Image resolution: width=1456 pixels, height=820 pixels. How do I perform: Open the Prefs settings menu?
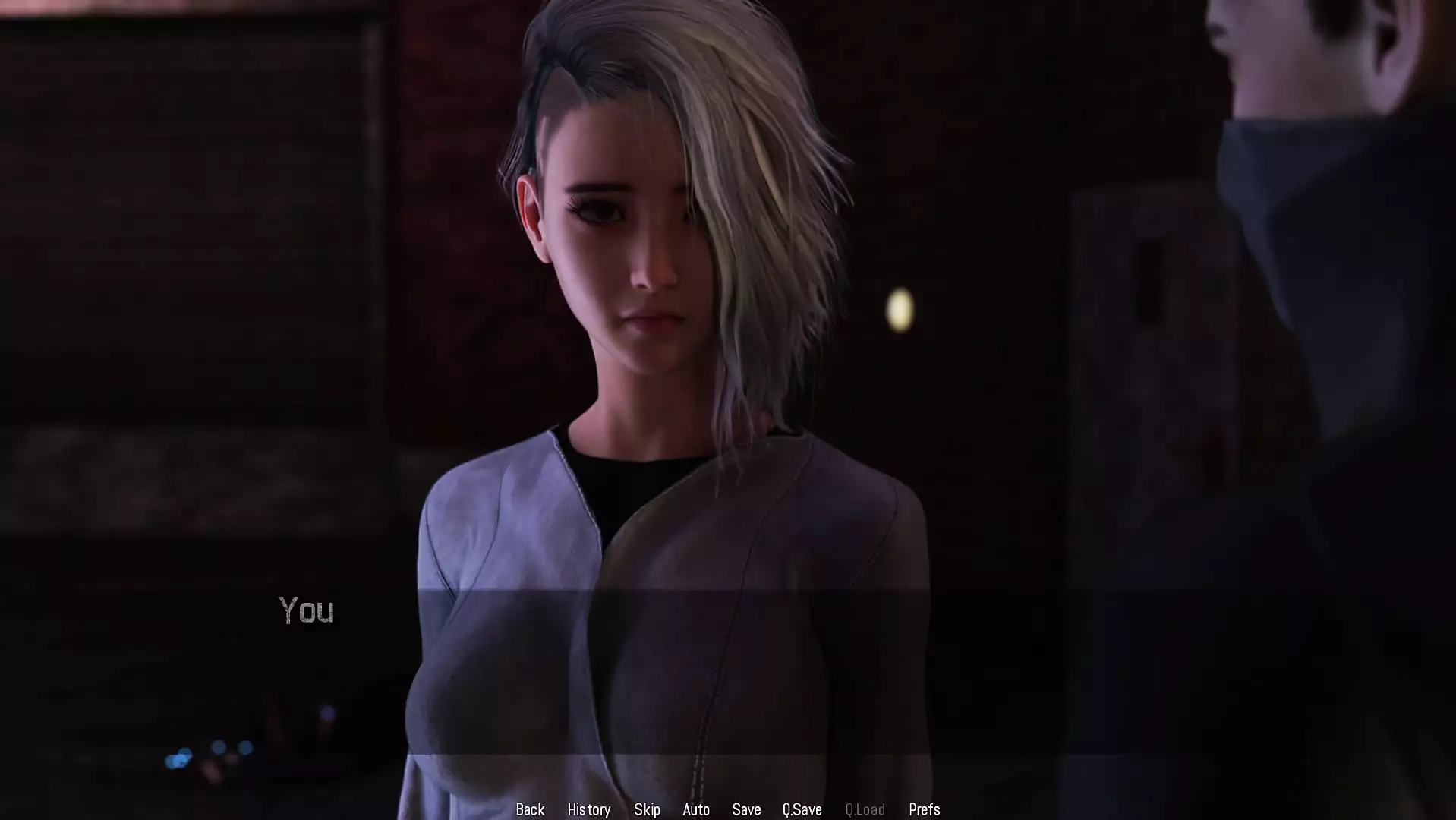click(924, 809)
